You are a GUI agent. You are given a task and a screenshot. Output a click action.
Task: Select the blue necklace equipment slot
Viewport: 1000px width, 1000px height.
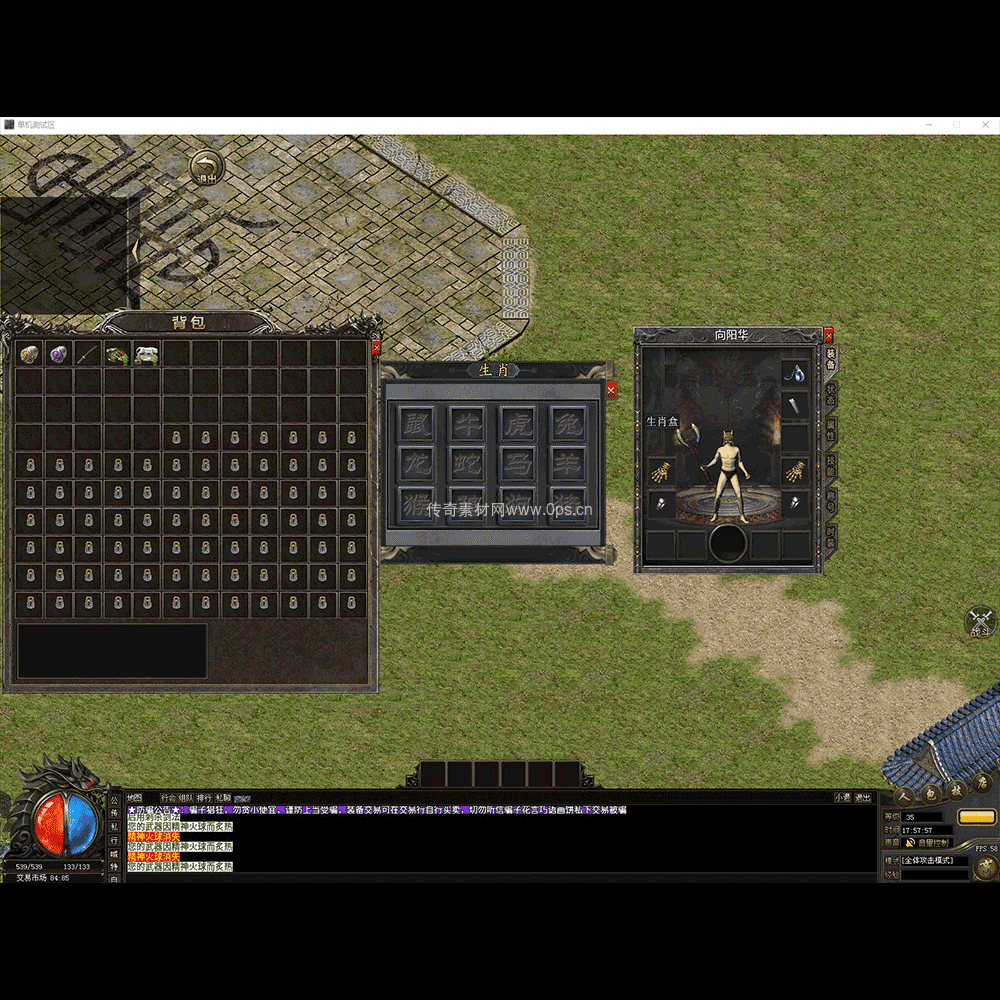click(795, 372)
